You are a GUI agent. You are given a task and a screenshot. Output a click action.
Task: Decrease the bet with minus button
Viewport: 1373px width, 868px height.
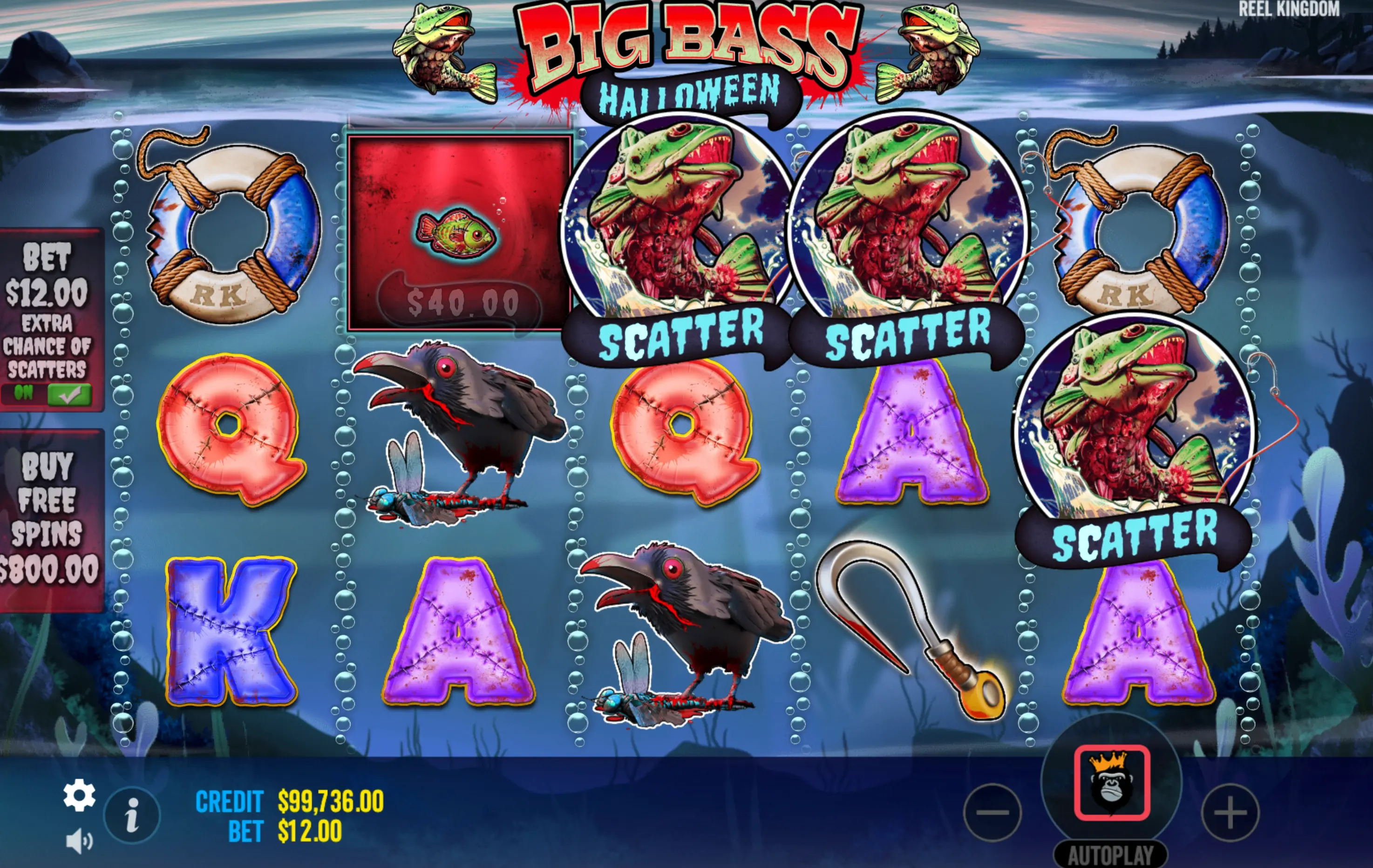(992, 813)
